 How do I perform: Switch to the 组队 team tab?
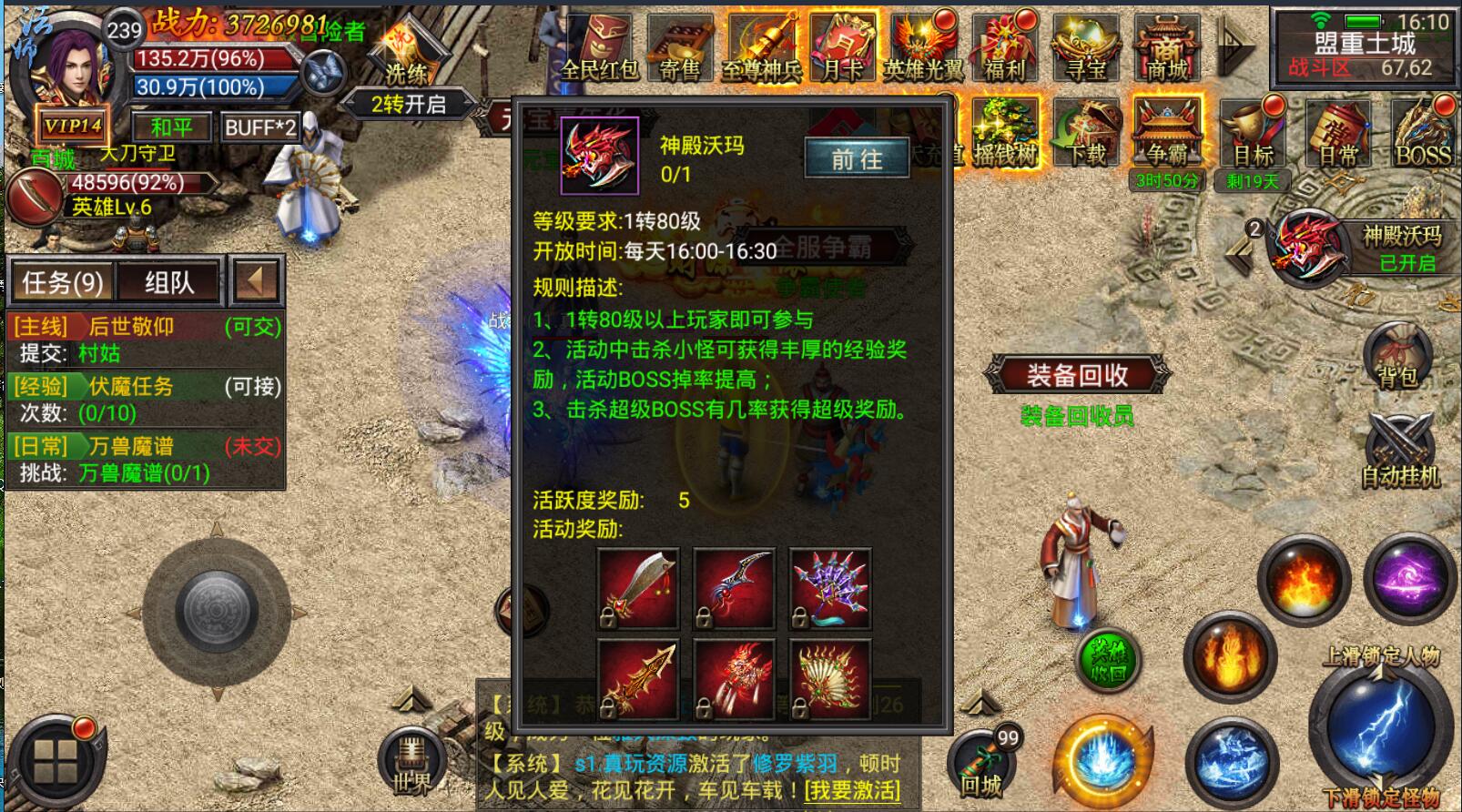169,282
